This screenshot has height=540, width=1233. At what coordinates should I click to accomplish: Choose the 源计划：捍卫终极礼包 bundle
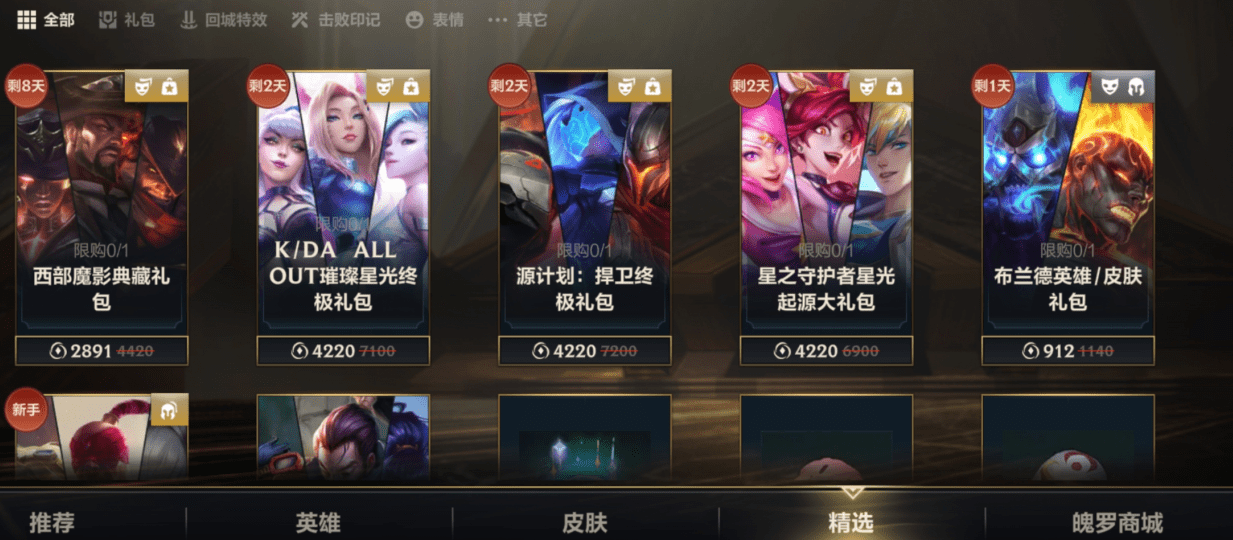[x=585, y=200]
